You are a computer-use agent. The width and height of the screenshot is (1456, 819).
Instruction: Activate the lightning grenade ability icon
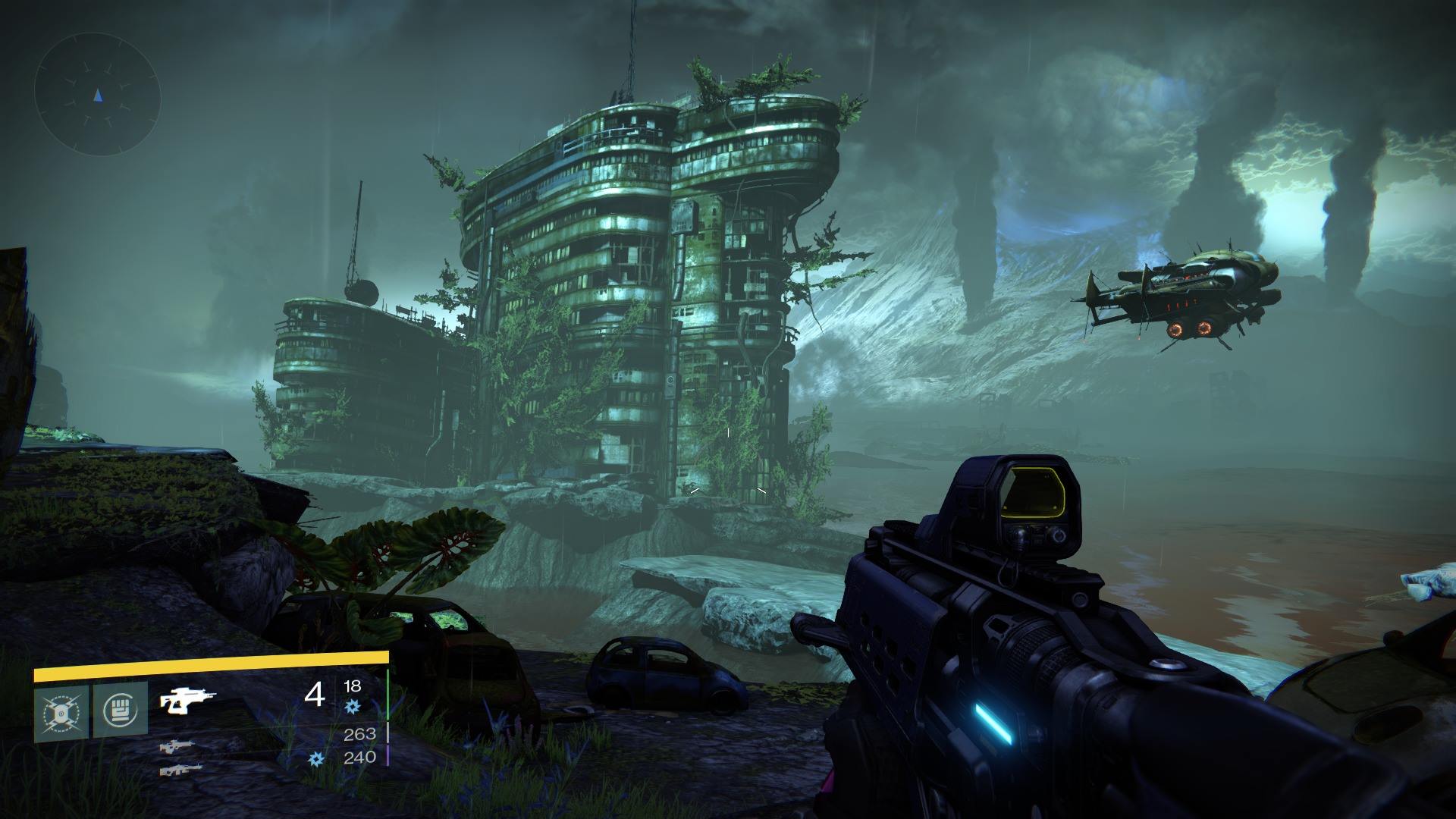pyautogui.click(x=61, y=713)
